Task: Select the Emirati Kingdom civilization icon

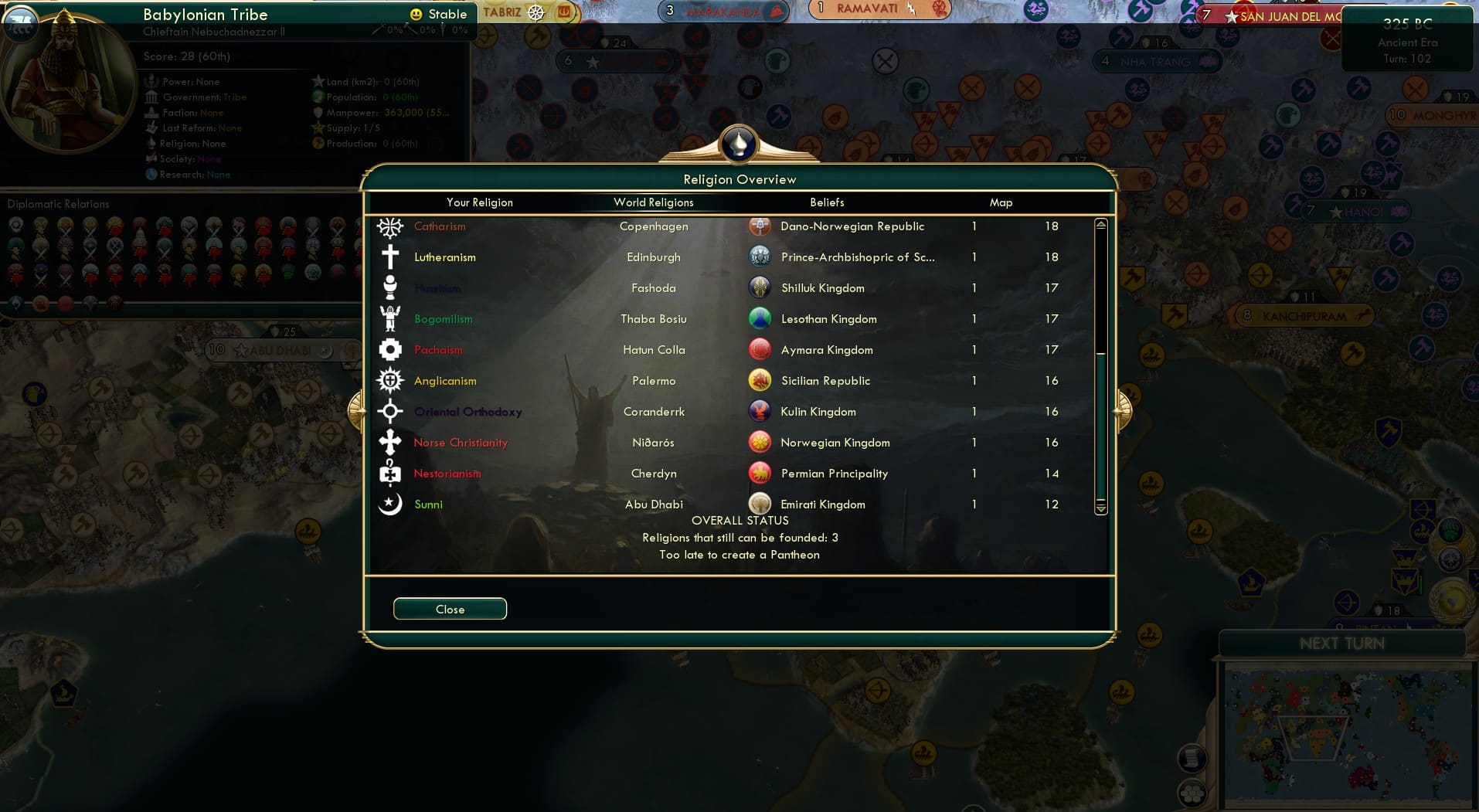Action: pyautogui.click(x=760, y=504)
